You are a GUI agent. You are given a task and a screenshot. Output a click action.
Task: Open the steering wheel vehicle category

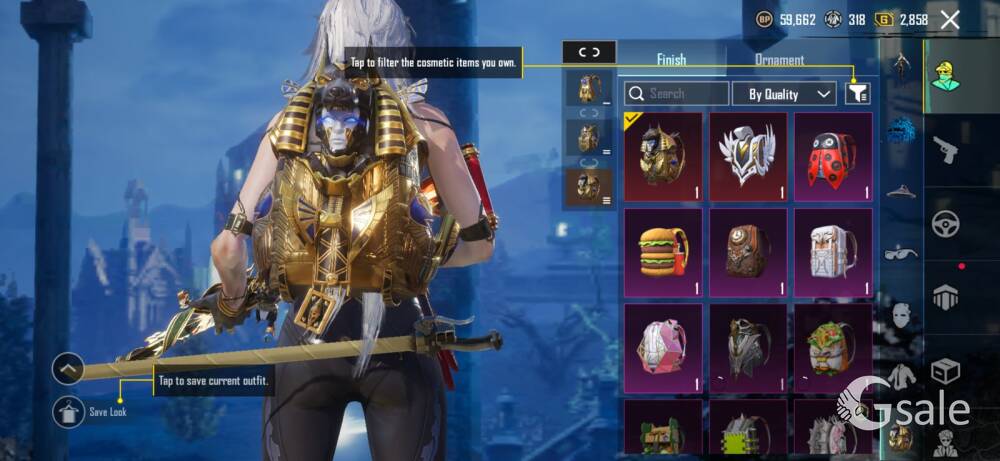[946, 224]
